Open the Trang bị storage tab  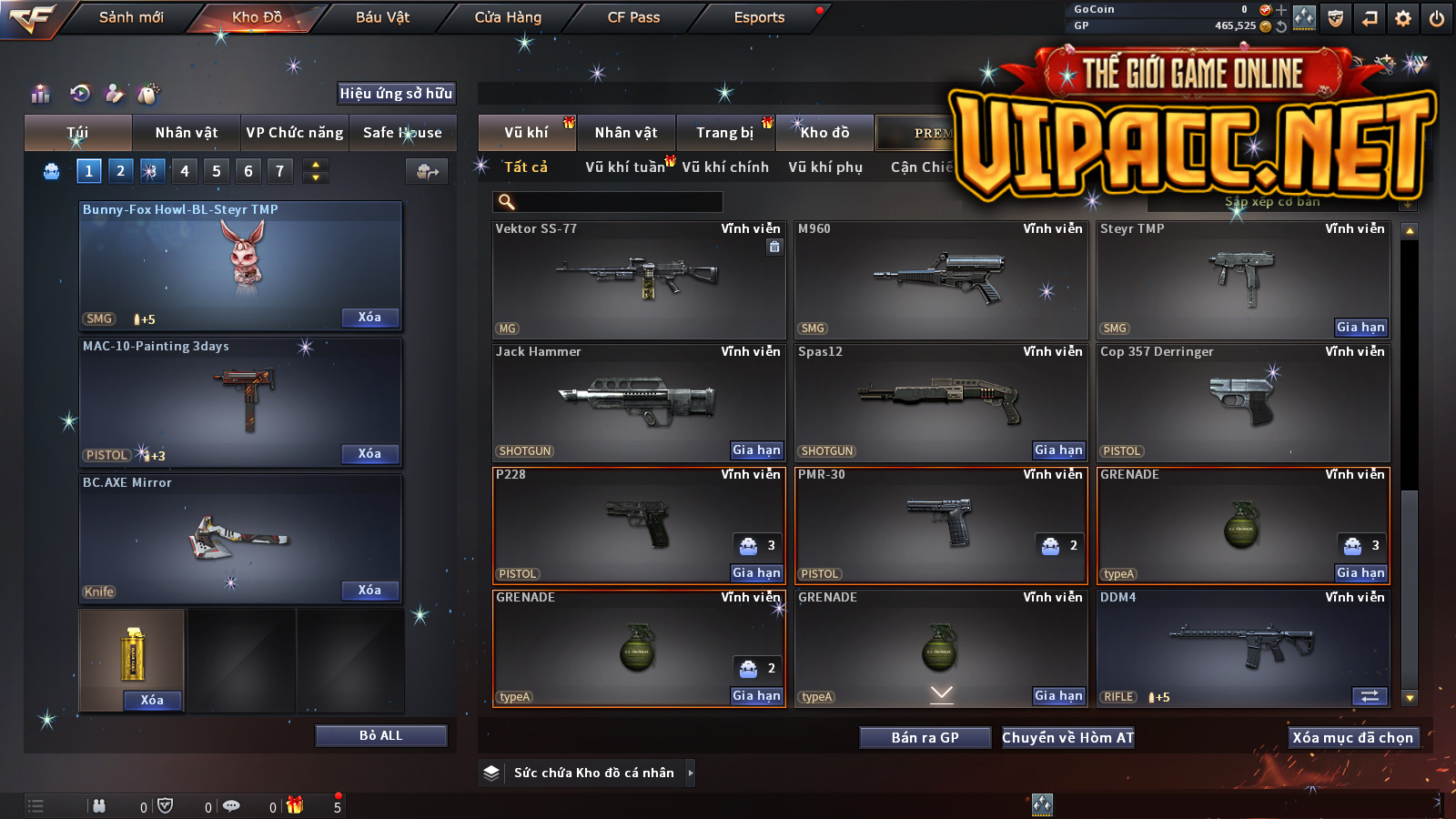725,133
